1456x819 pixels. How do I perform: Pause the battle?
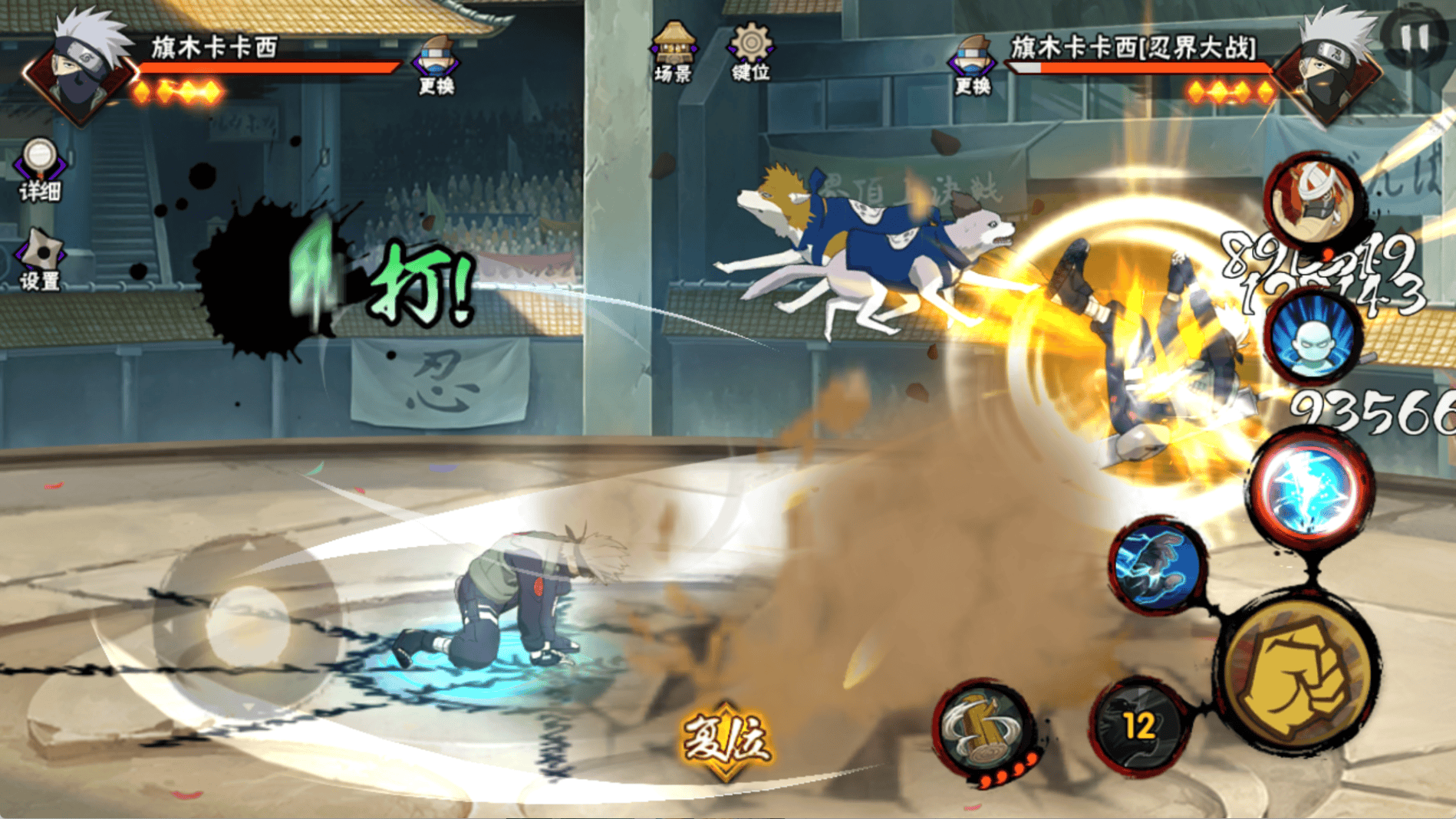1415,37
